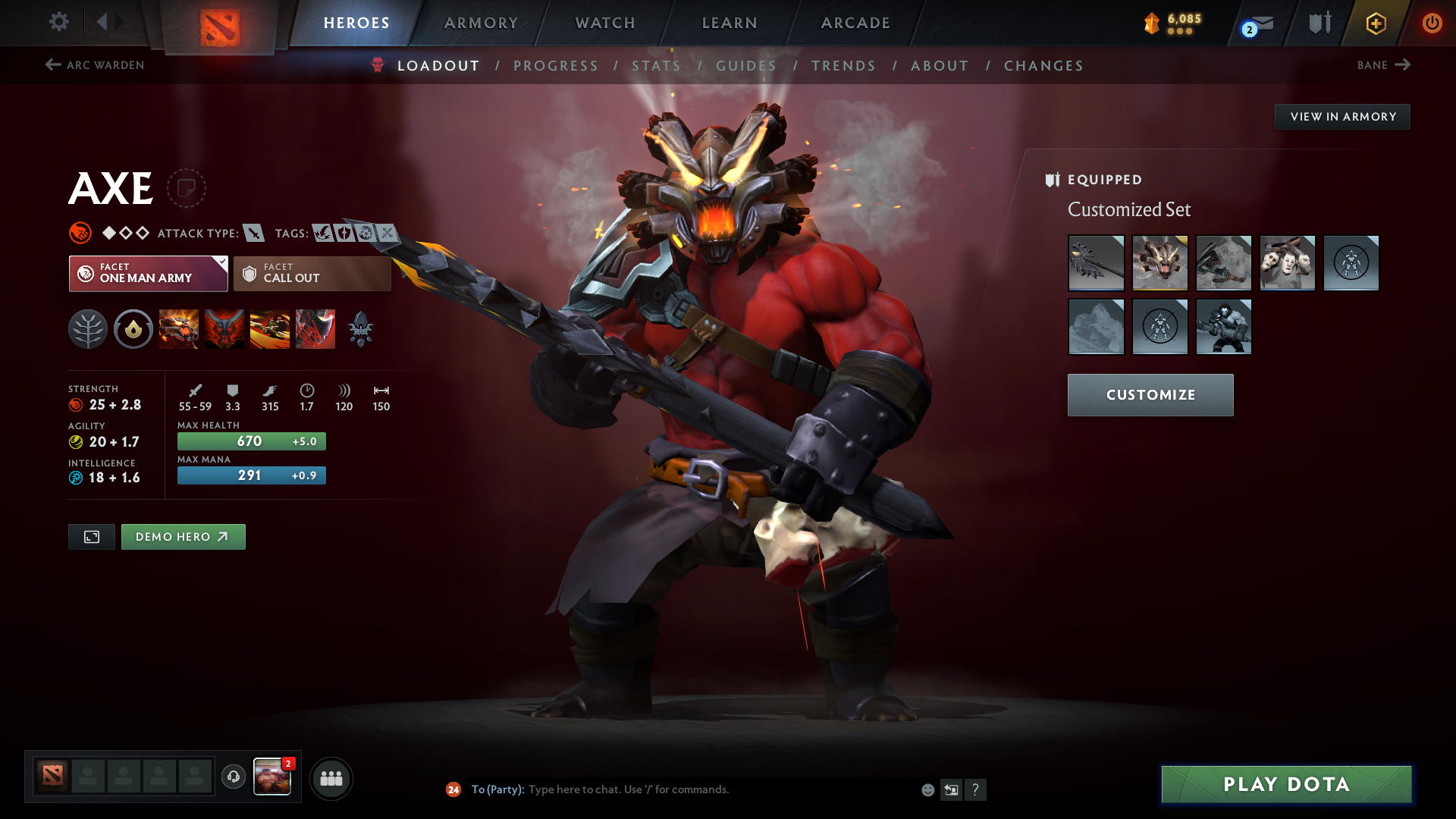Select the Berserker's Call ability icon

coord(179,328)
